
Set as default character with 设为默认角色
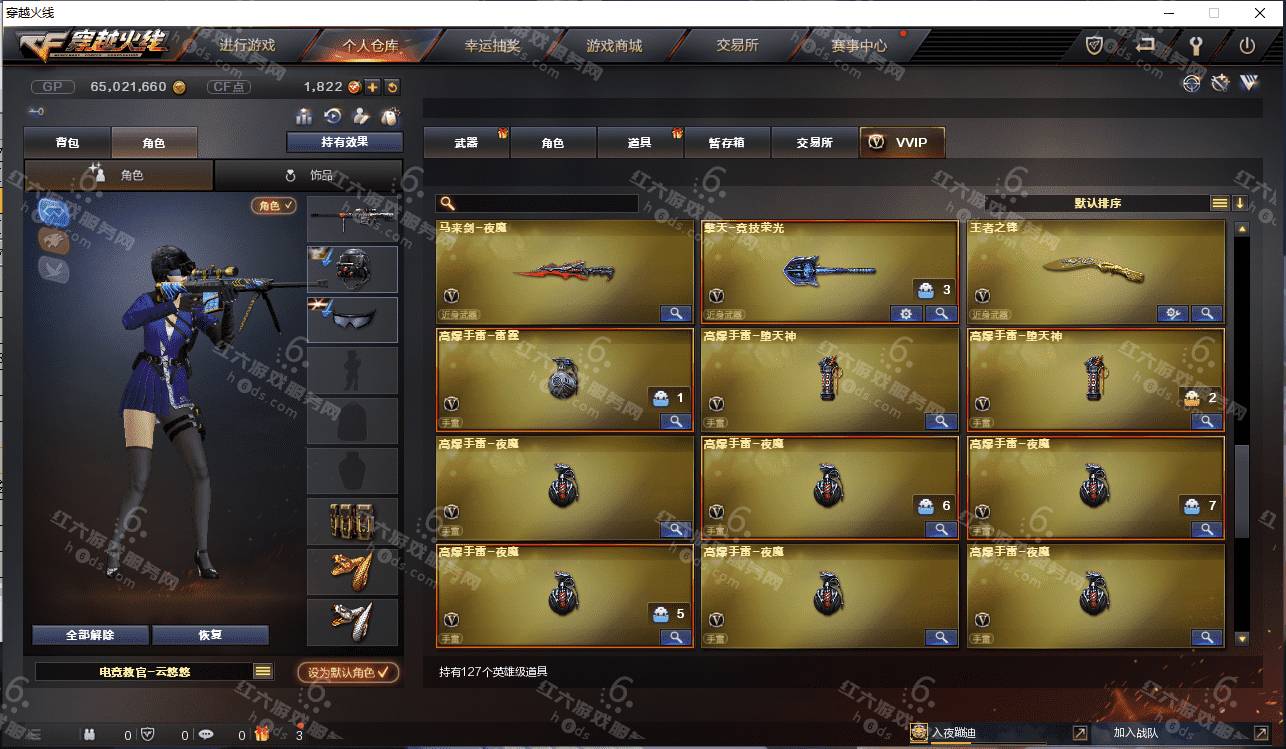click(348, 673)
